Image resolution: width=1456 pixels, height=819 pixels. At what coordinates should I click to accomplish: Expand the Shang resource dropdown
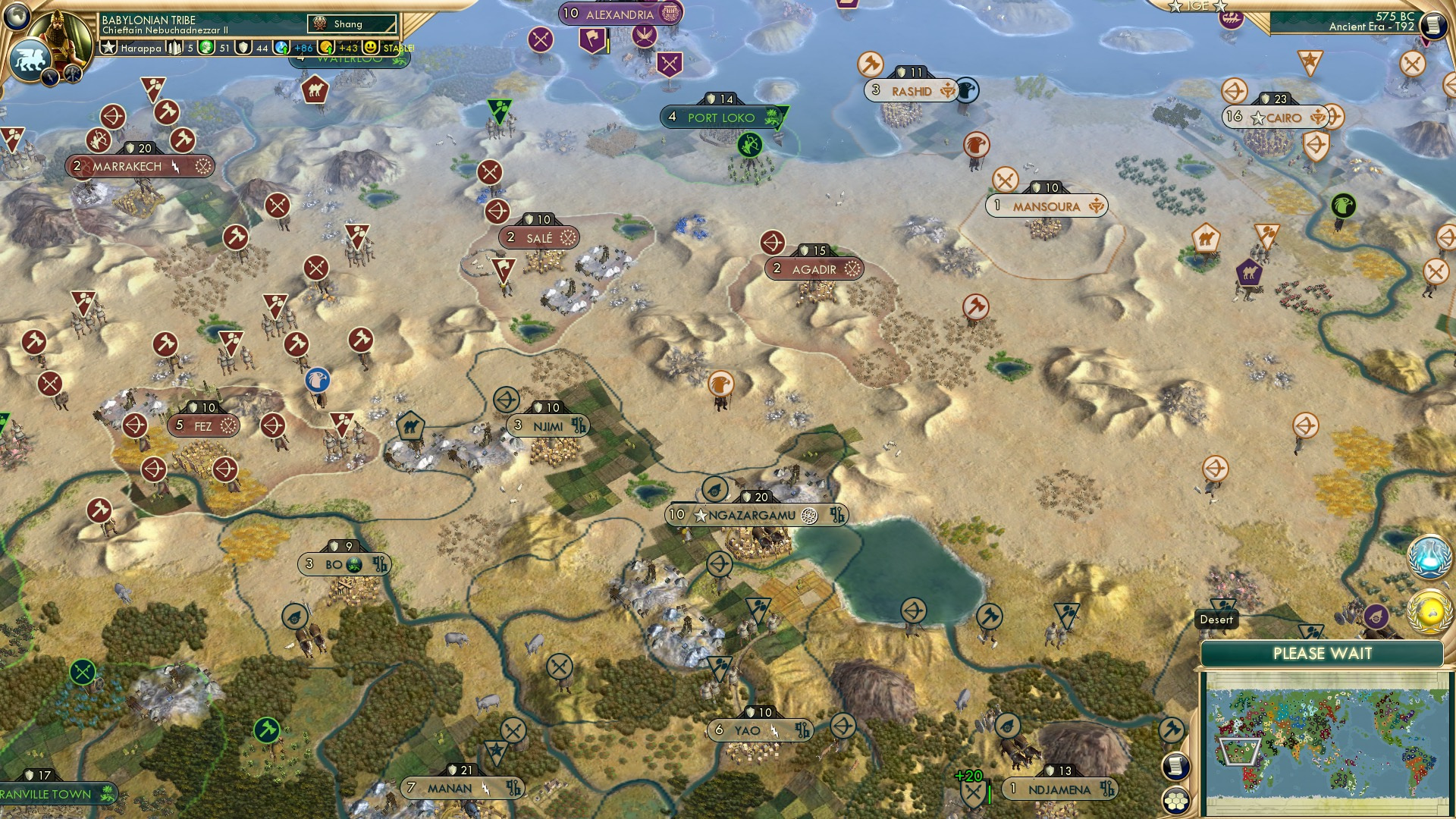350,24
